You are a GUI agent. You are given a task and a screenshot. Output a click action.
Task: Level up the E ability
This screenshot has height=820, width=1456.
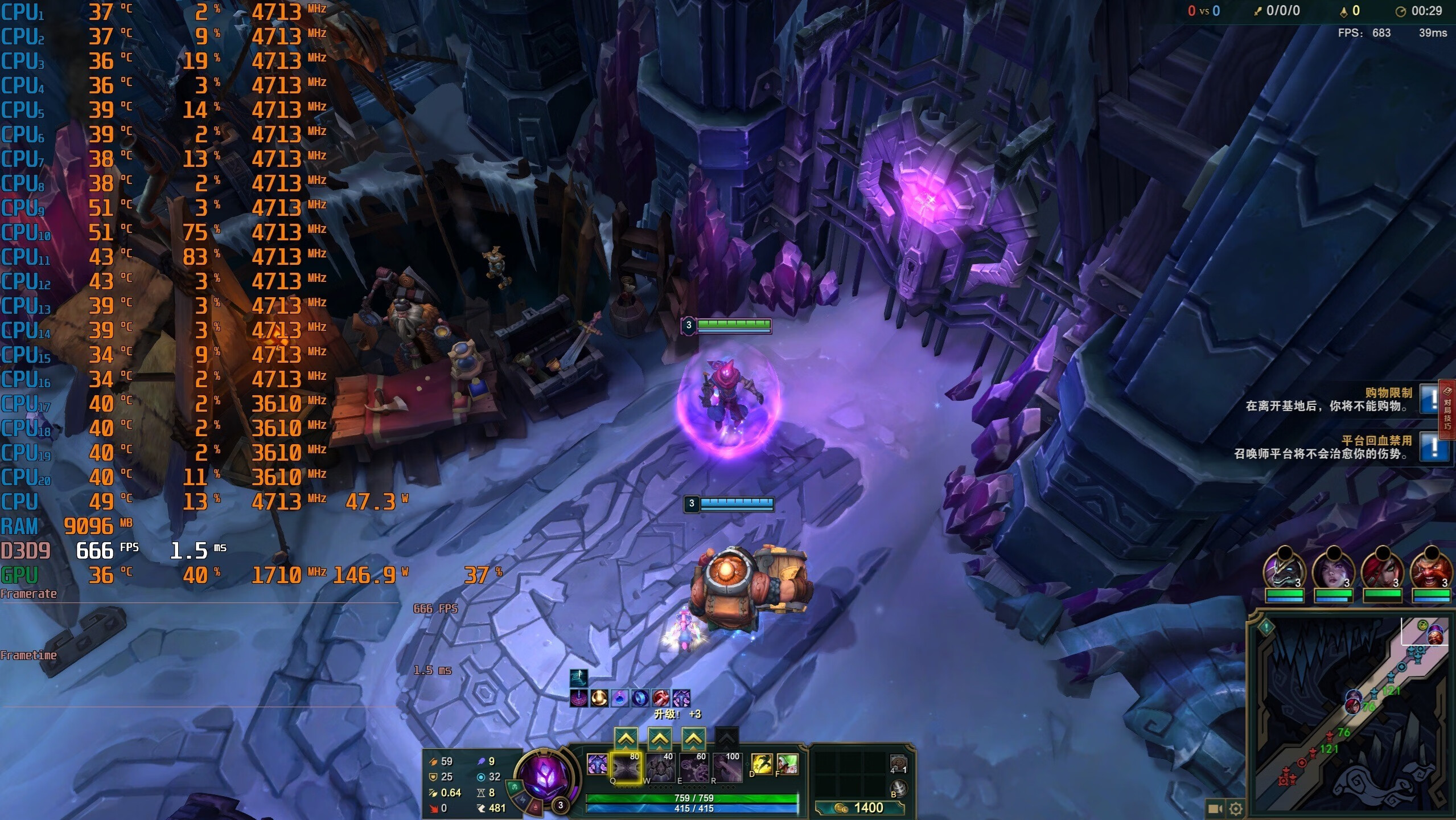pos(693,739)
